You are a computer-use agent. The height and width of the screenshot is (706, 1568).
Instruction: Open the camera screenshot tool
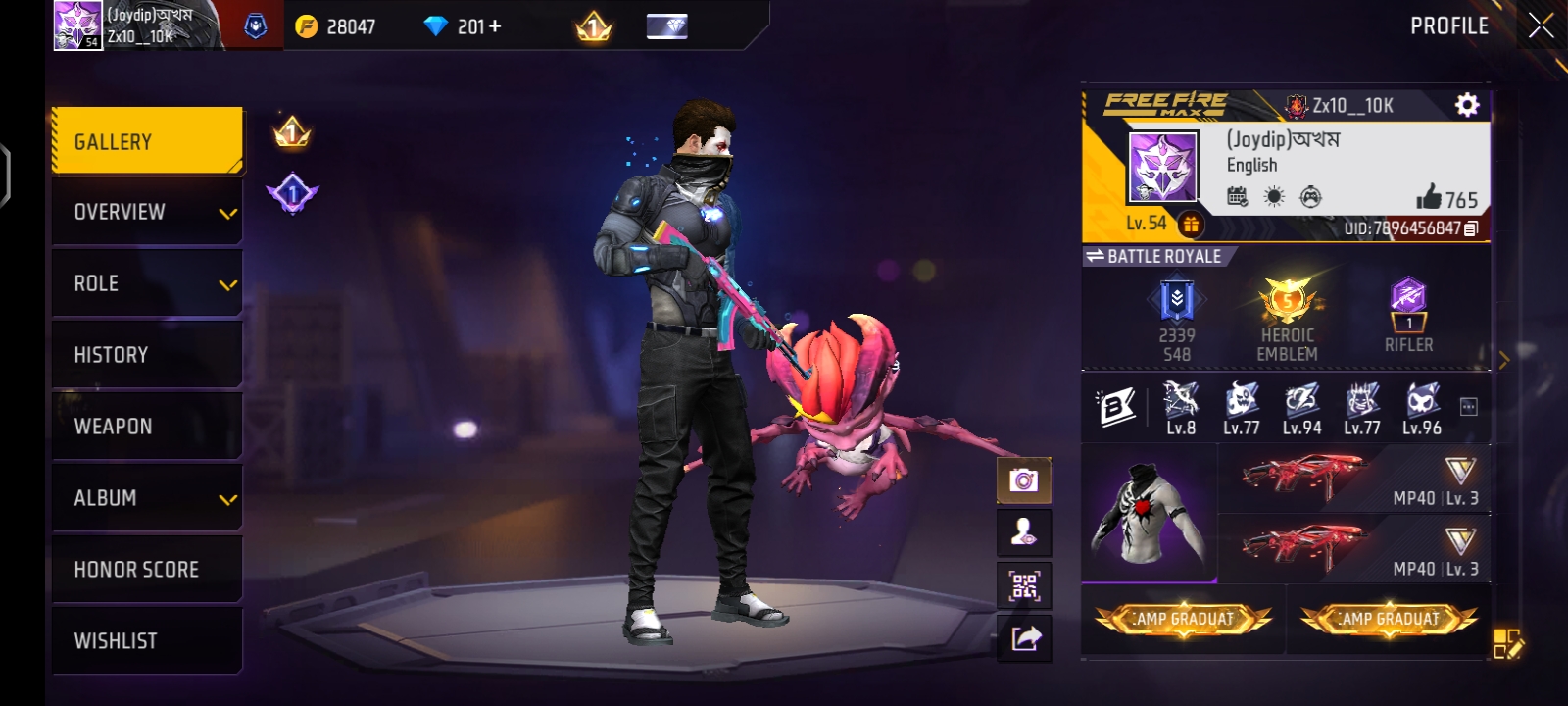pyautogui.click(x=1022, y=479)
